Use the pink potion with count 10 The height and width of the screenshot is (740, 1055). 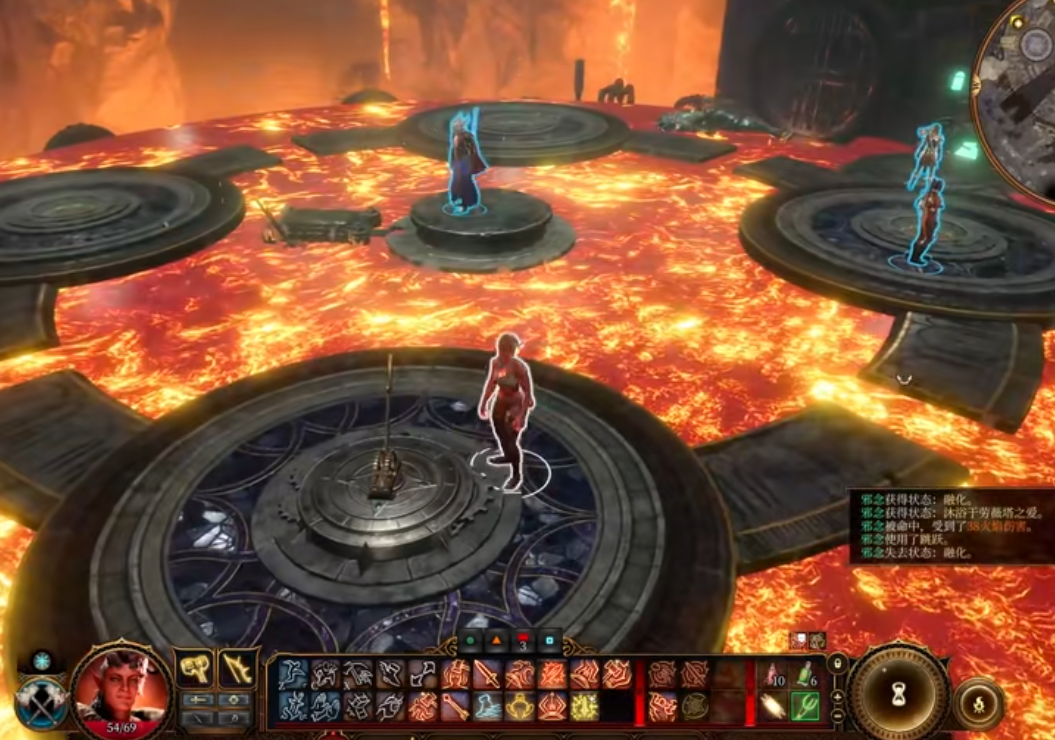pos(771,675)
